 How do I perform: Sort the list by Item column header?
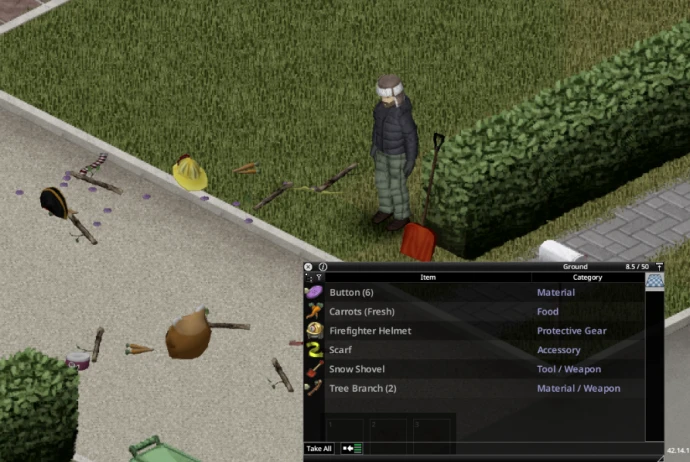[428, 277]
